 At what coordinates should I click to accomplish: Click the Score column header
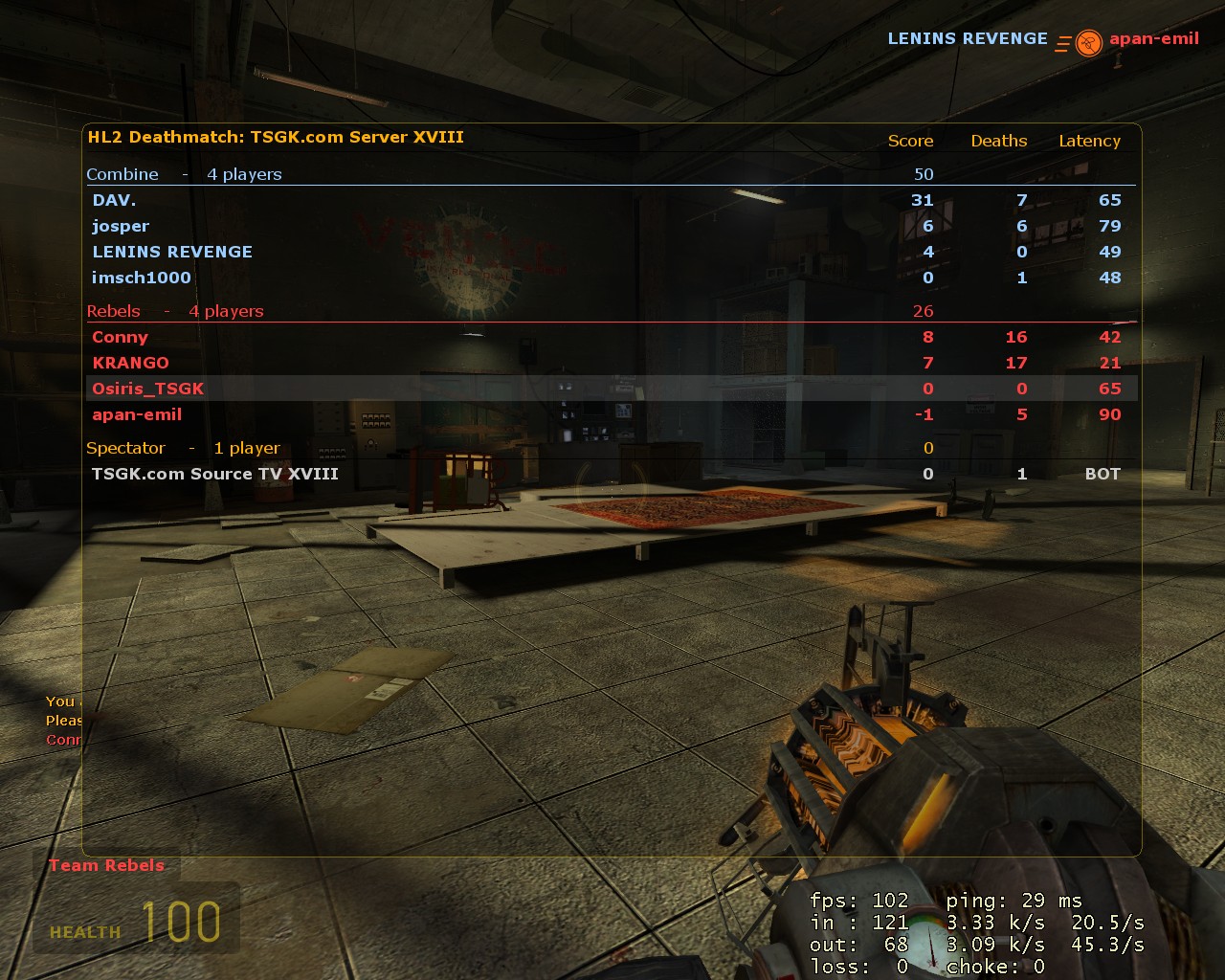[x=910, y=141]
